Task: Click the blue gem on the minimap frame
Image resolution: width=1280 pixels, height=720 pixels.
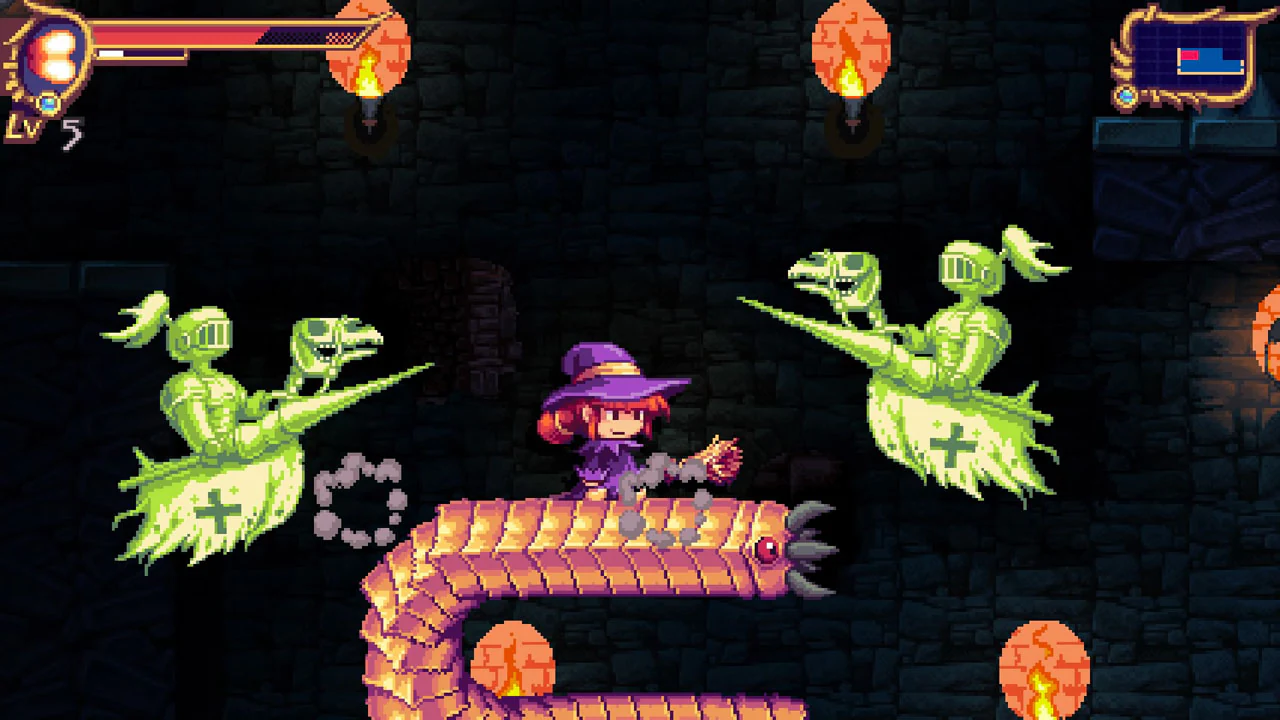Action: [1125, 96]
